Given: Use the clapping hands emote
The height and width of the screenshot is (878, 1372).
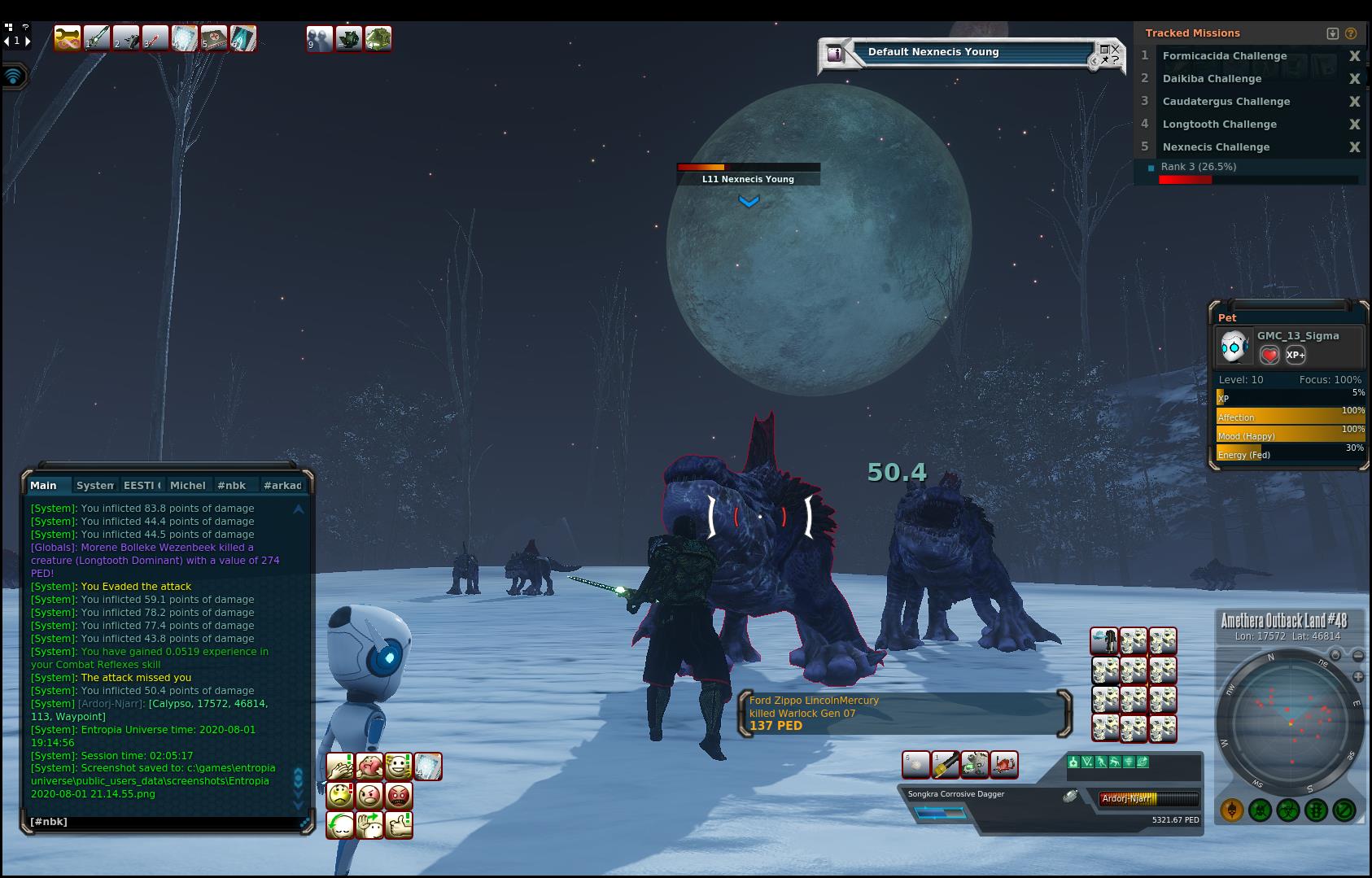Looking at the screenshot, I should click(340, 767).
